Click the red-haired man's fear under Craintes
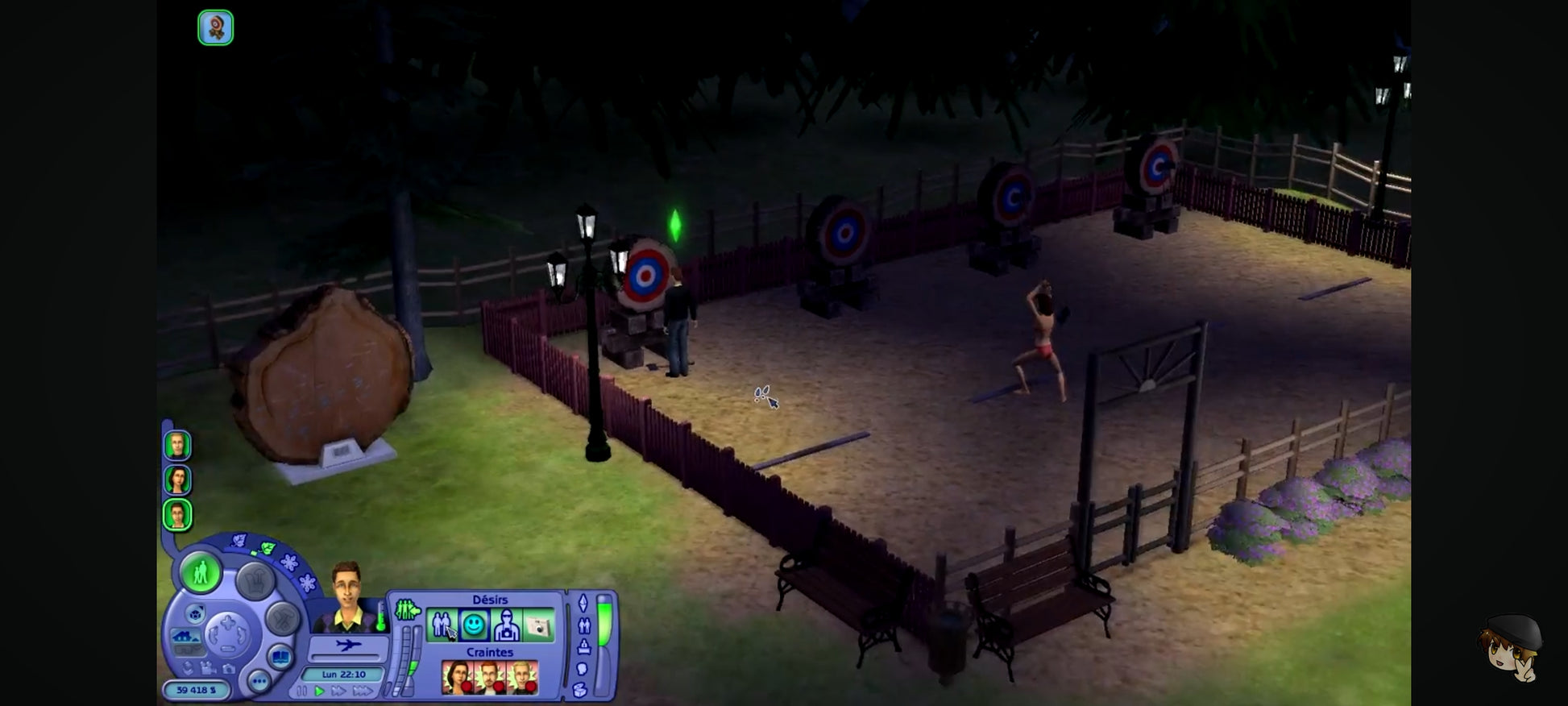Viewport: 1568px width, 706px height. point(490,677)
